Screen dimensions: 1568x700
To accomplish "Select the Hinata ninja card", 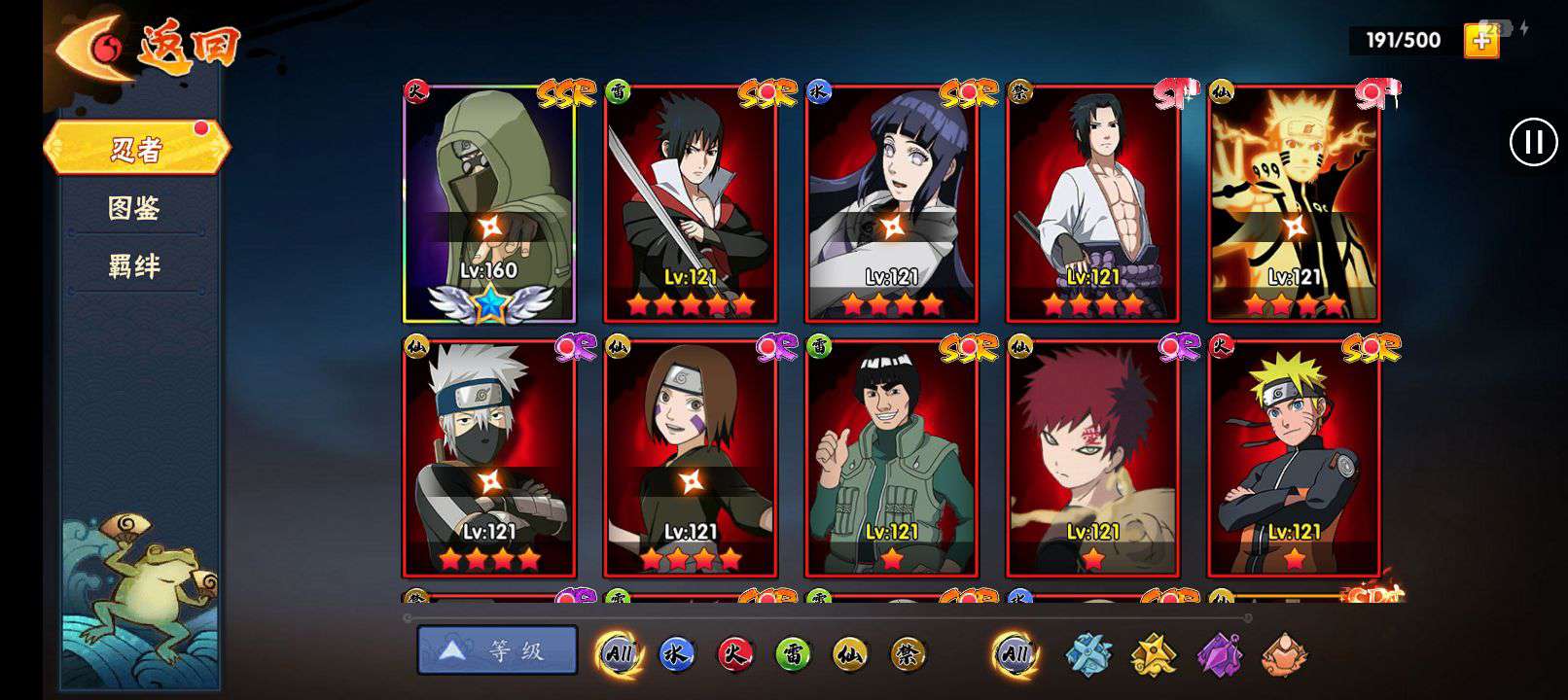I will pos(892,204).
